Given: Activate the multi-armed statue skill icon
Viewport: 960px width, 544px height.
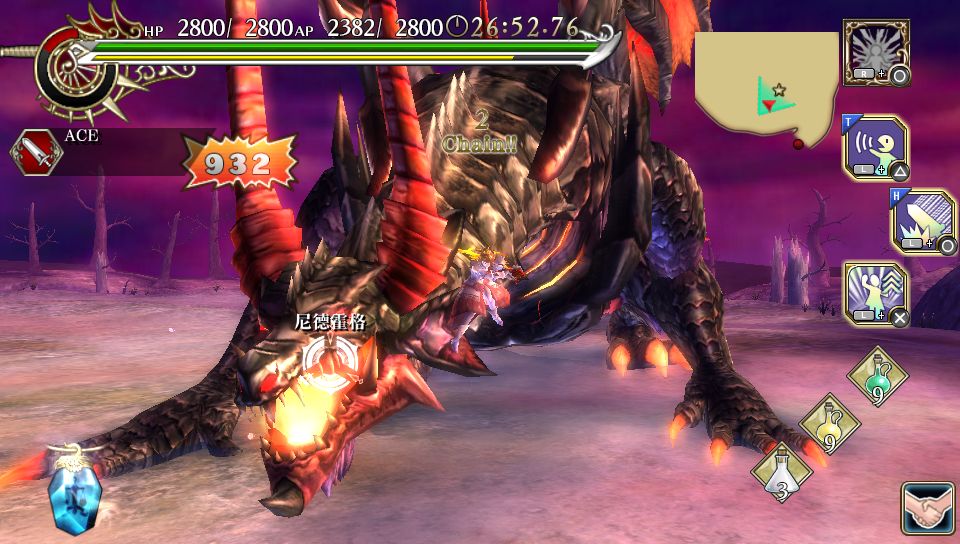Looking at the screenshot, I should click(x=874, y=52).
